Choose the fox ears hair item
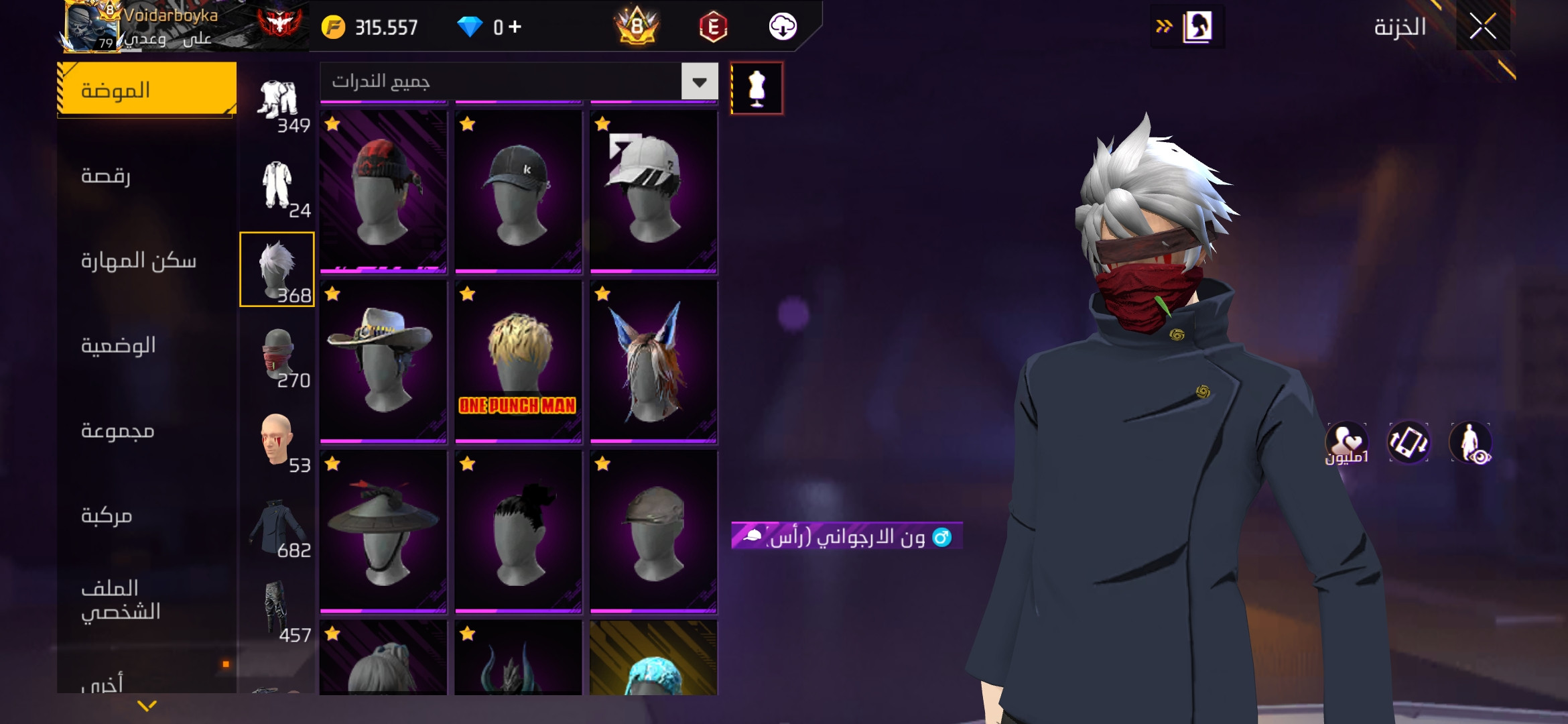 point(653,362)
